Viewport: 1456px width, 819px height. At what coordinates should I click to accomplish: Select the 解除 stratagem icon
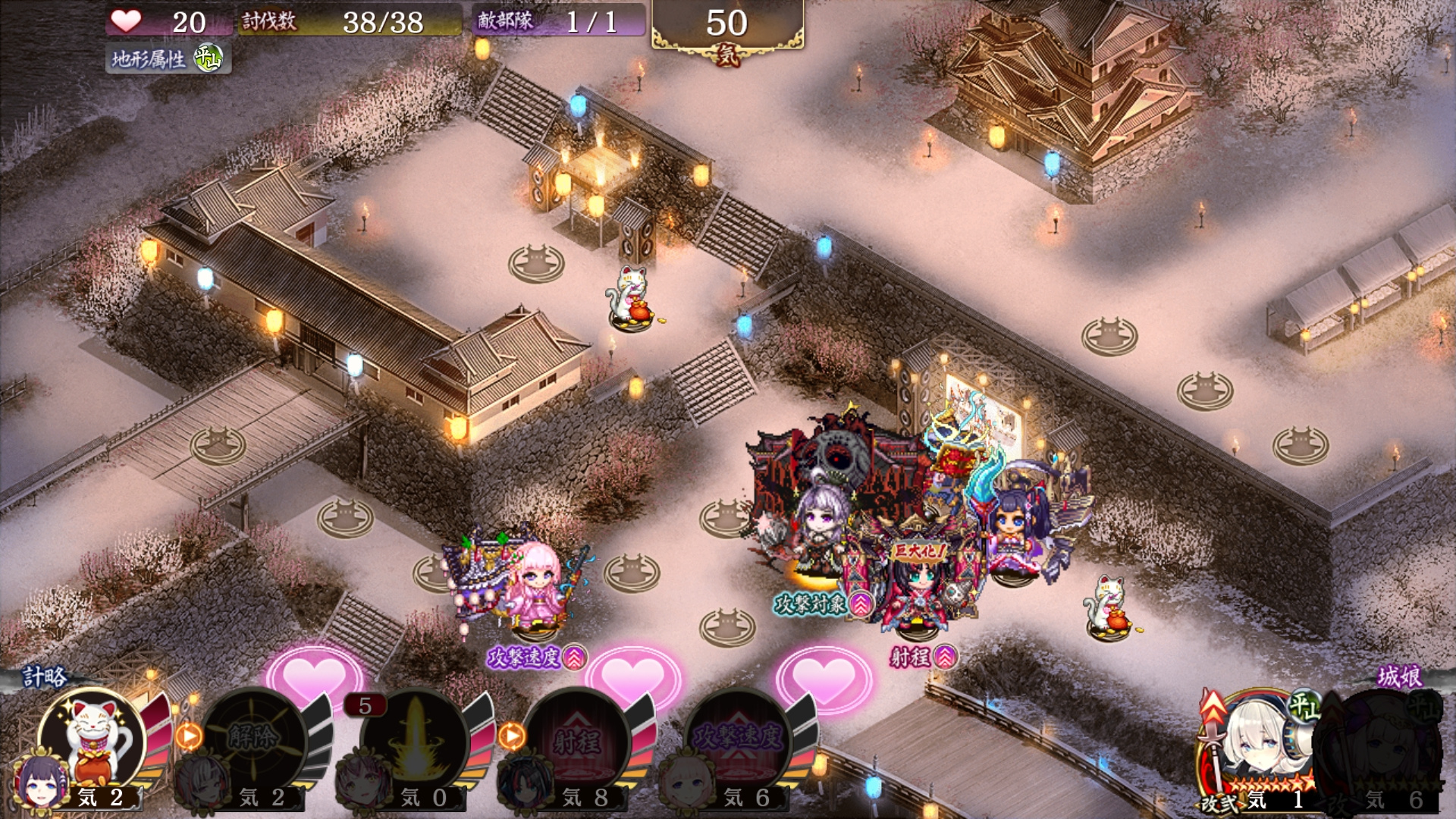coord(253,739)
